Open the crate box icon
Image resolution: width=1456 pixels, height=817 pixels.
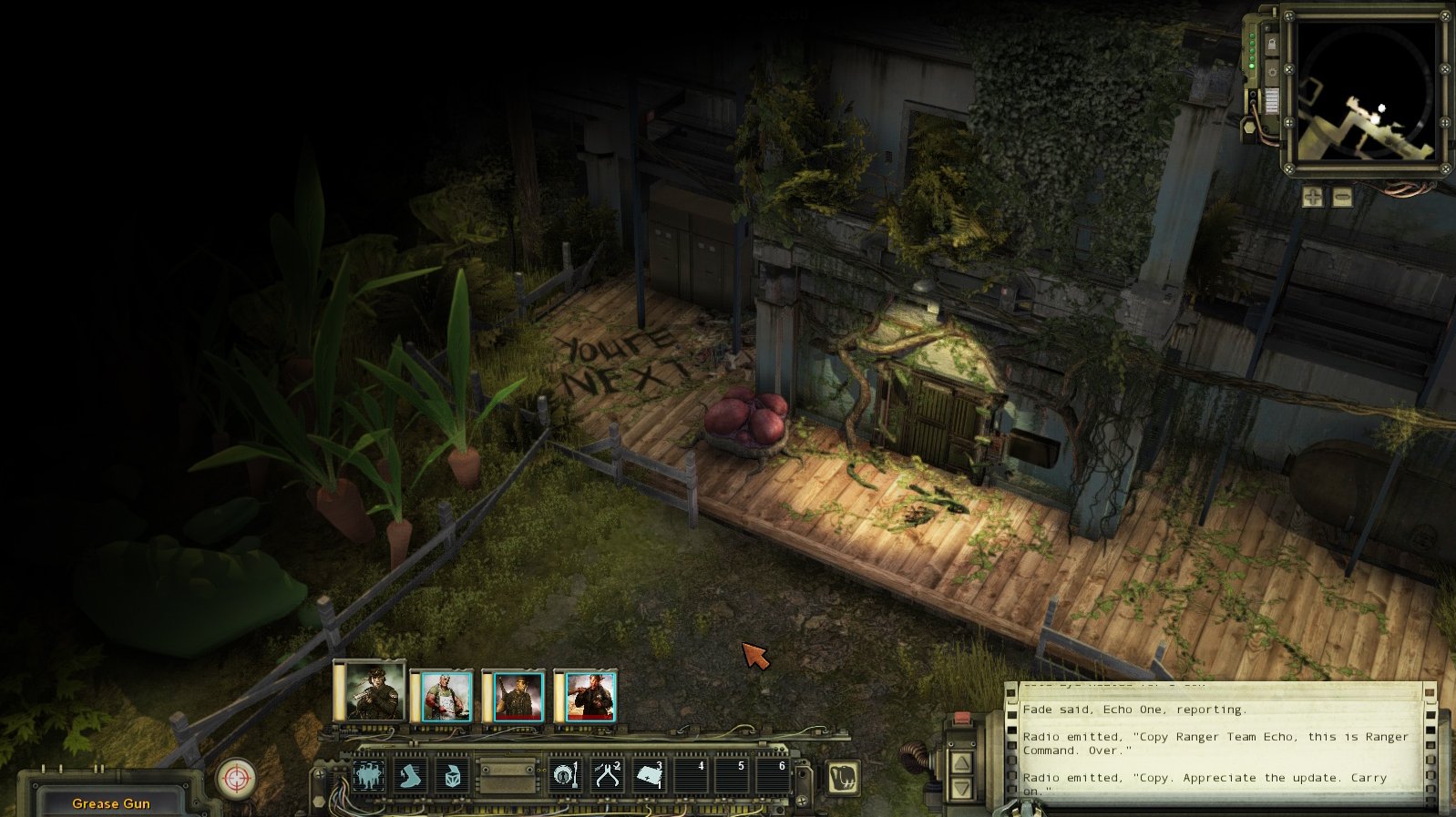453,777
